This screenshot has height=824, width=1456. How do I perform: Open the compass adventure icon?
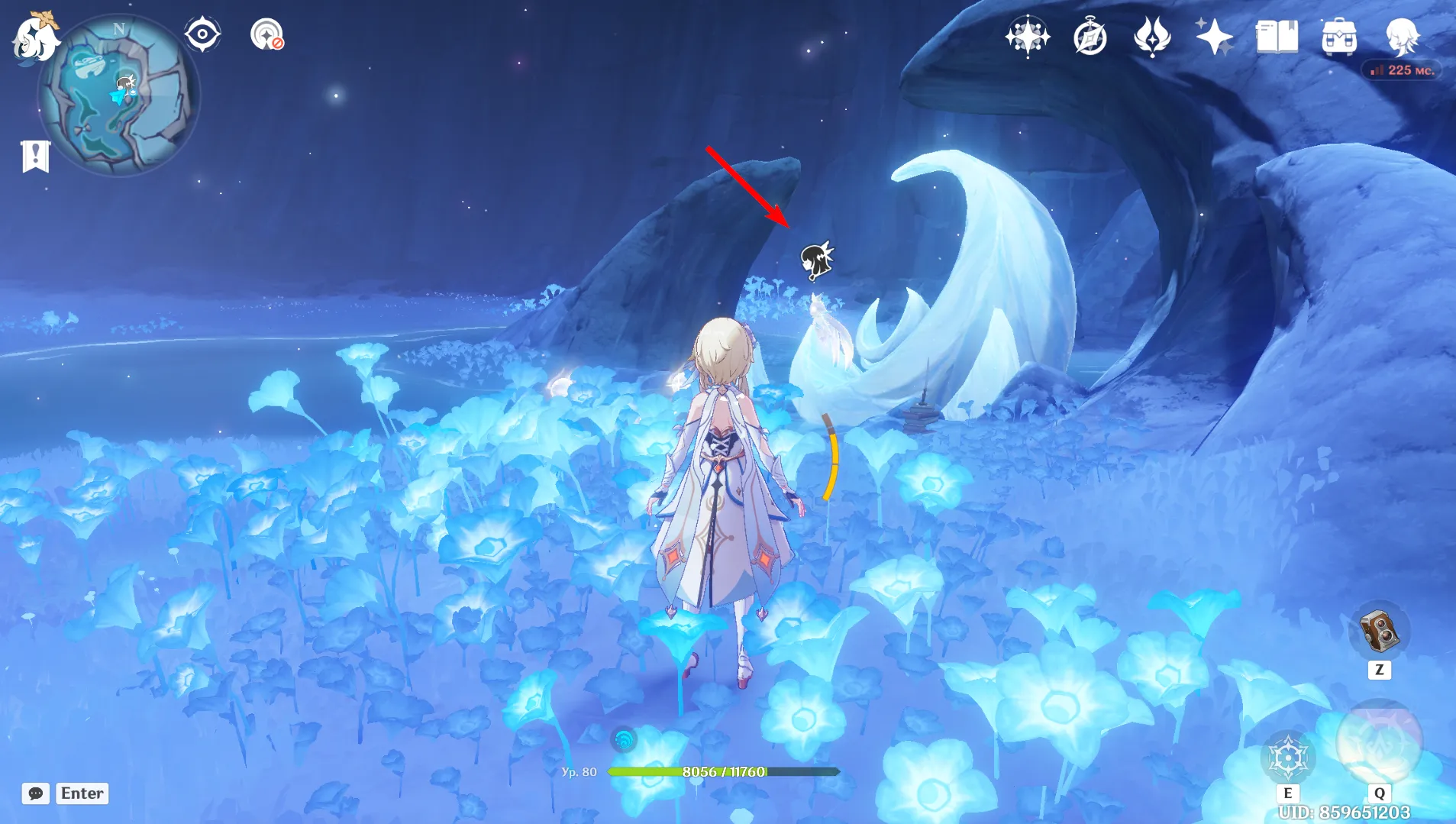coord(1090,37)
